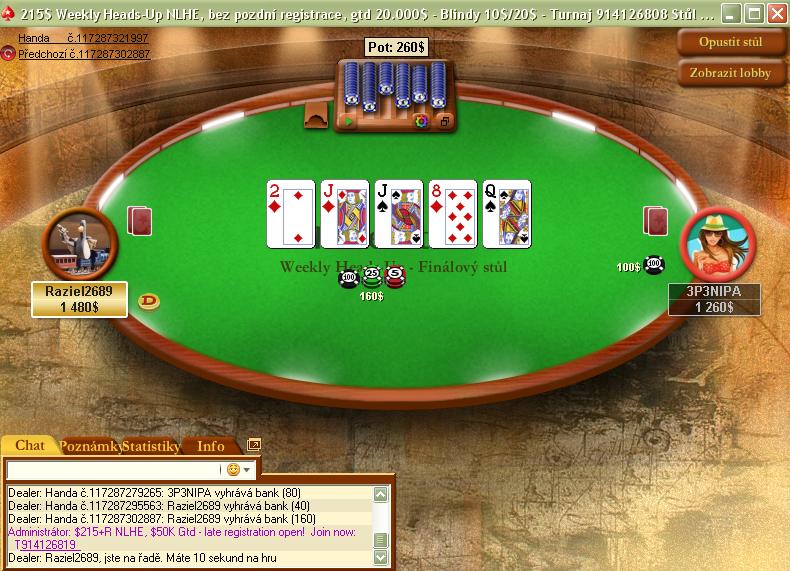Click the green play arrow on chip tray
The height and width of the screenshot is (571, 790).
coord(349,121)
